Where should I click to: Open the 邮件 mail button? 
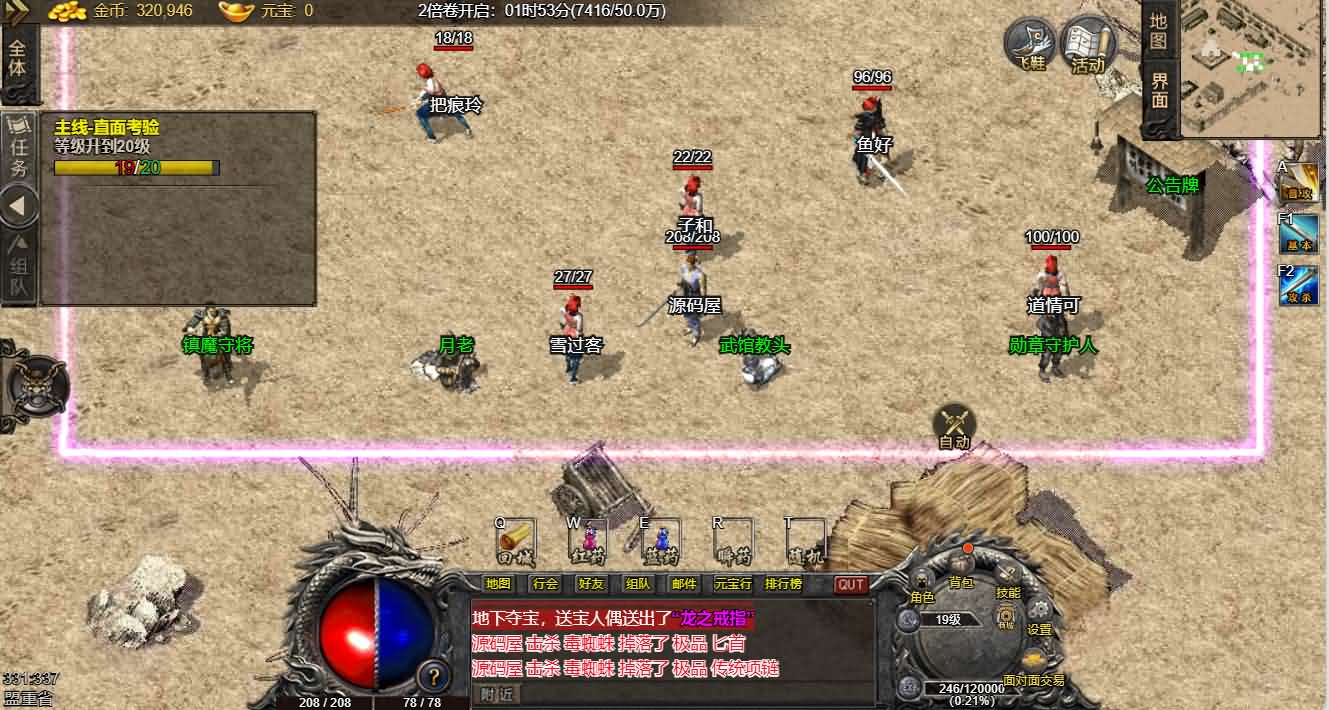point(684,584)
